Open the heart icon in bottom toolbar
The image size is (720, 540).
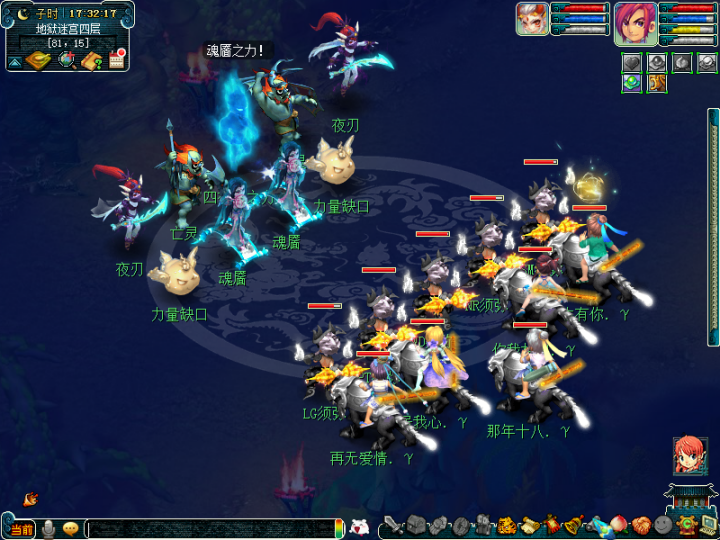pyautogui.click(x=641, y=525)
